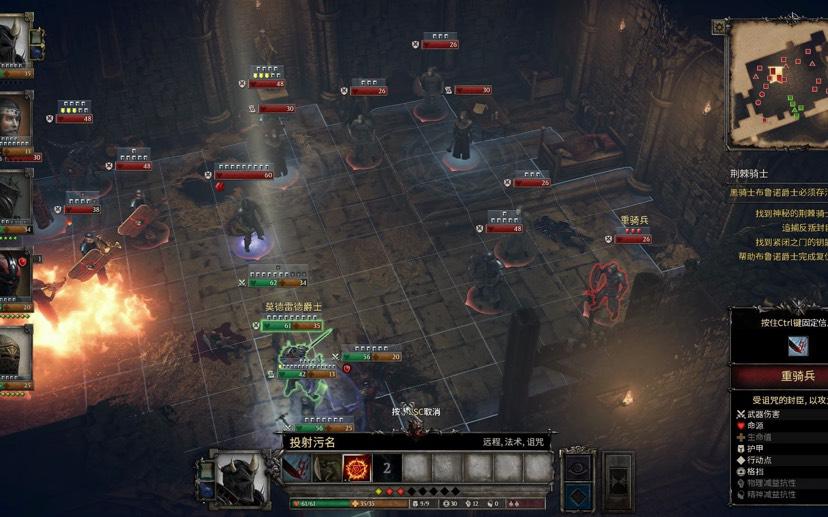Open the 荆棘骑士 quest tracker title

click(749, 174)
